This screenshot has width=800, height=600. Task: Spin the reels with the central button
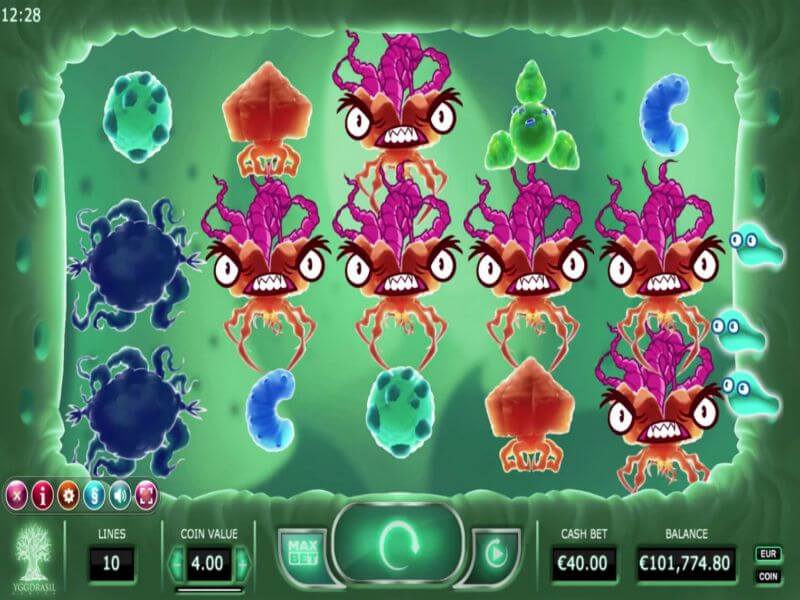click(x=399, y=546)
